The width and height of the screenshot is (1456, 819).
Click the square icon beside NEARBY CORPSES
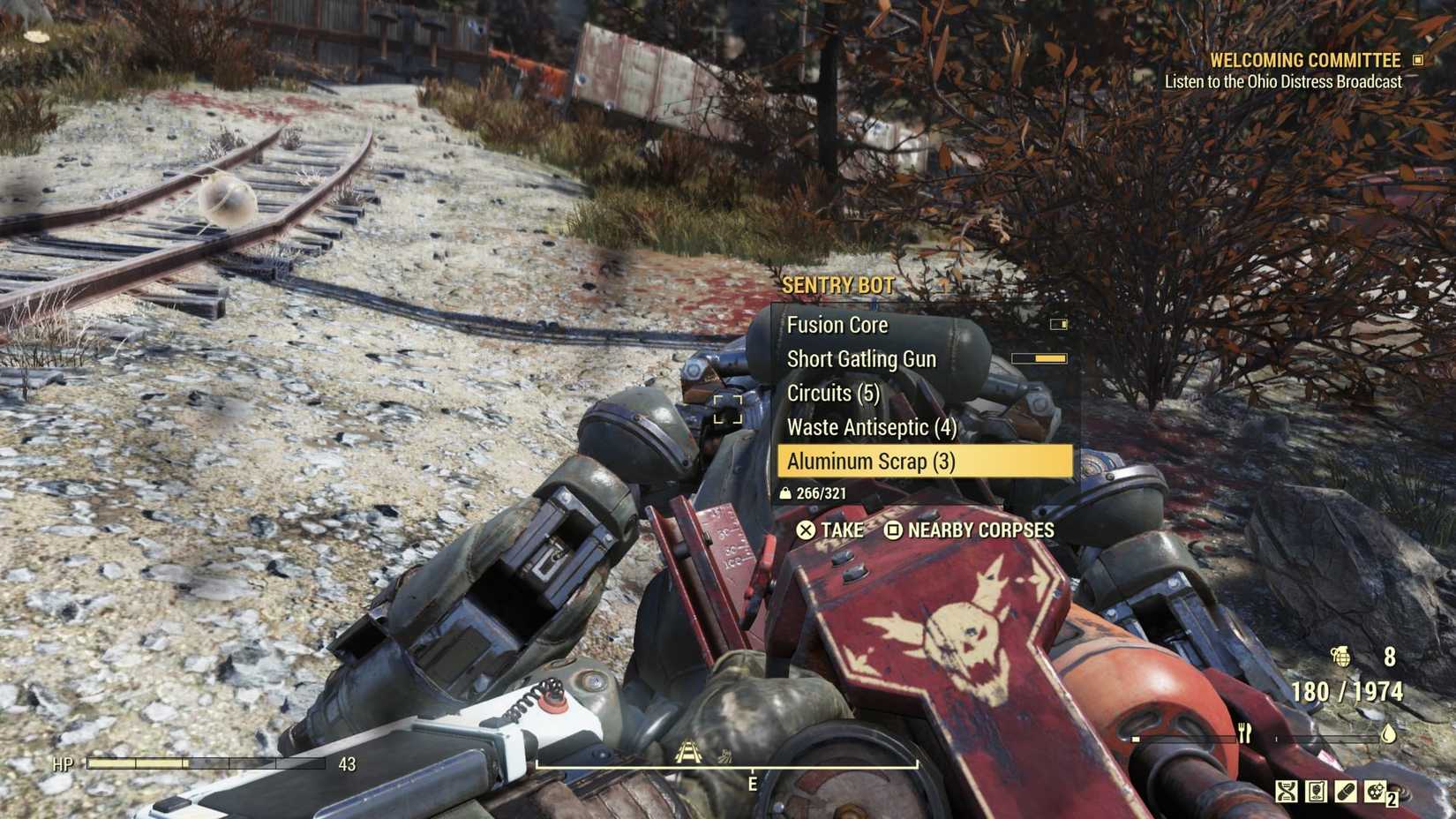(x=893, y=530)
